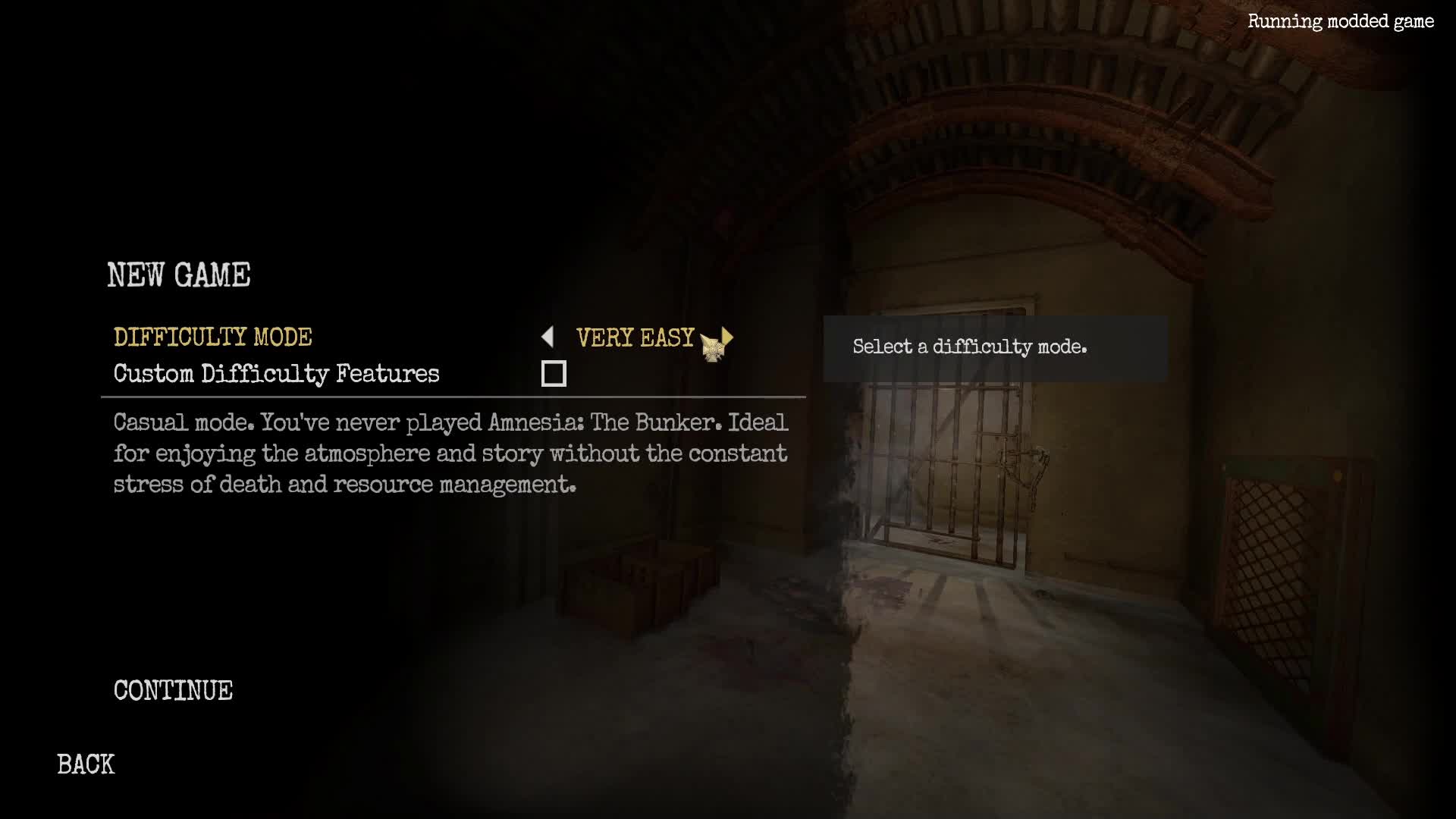Cycle difficulty forward with the right chevron

tap(726, 337)
